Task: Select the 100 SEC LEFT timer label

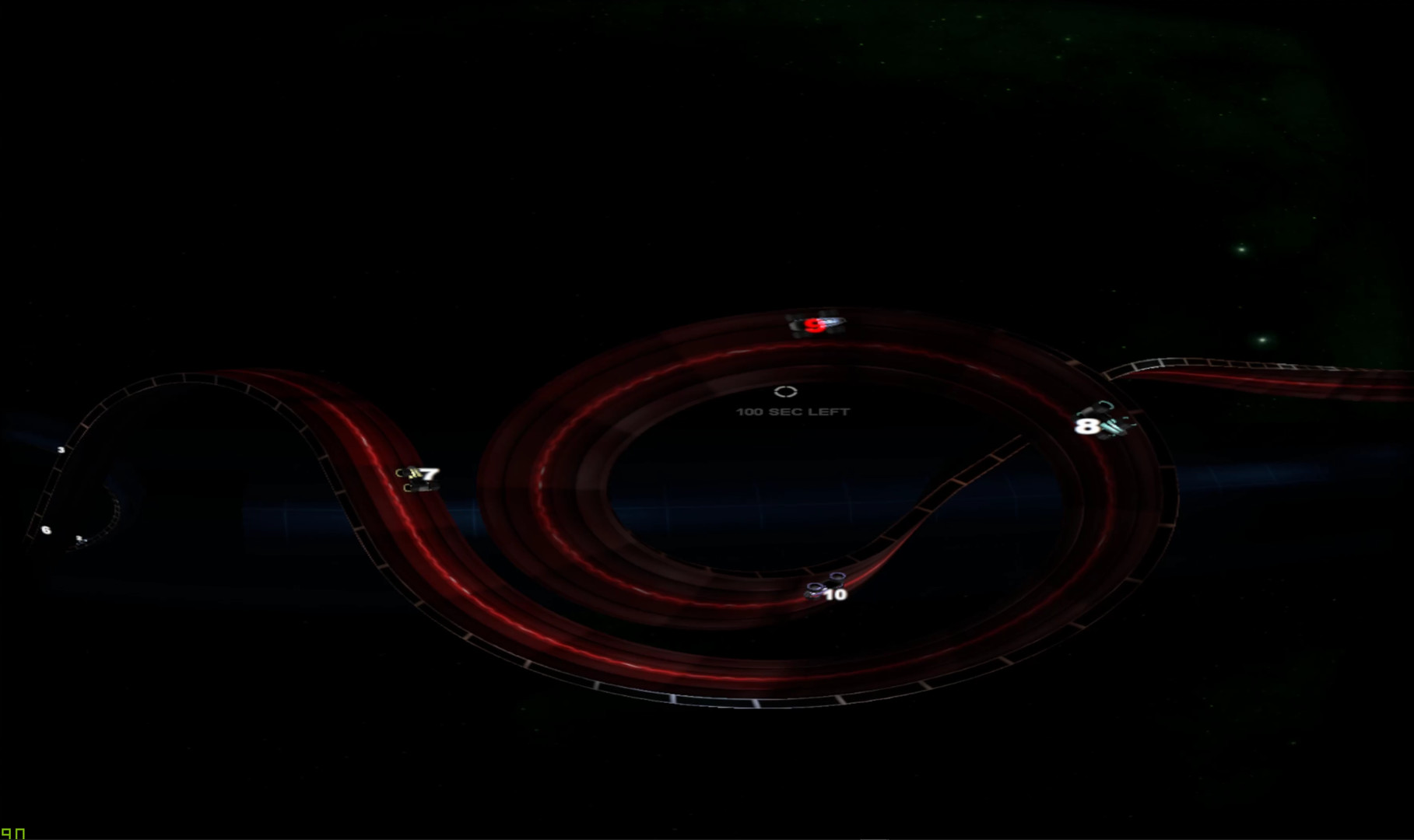Action: pyautogui.click(x=792, y=411)
